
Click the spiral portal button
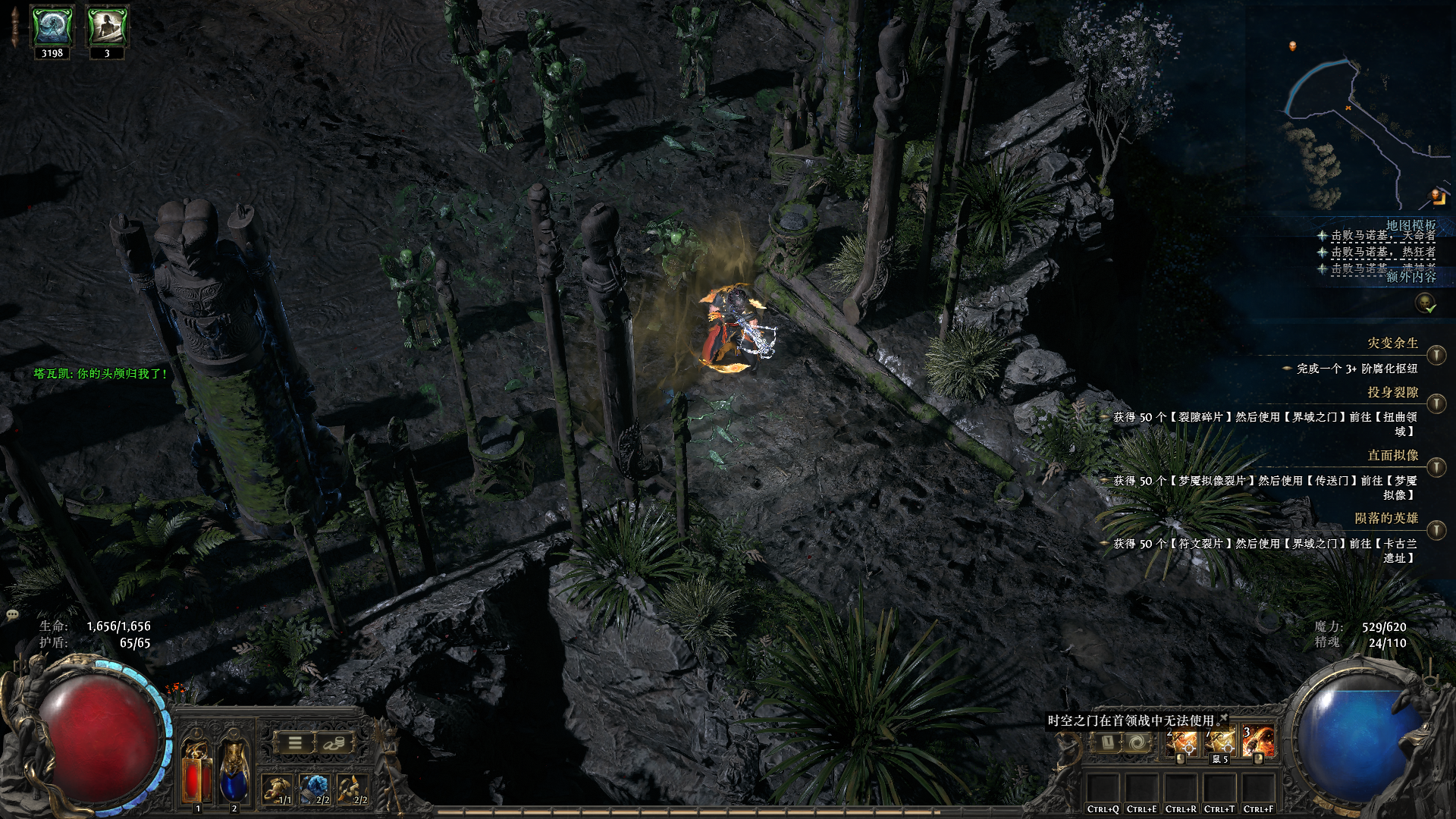pos(1137,742)
